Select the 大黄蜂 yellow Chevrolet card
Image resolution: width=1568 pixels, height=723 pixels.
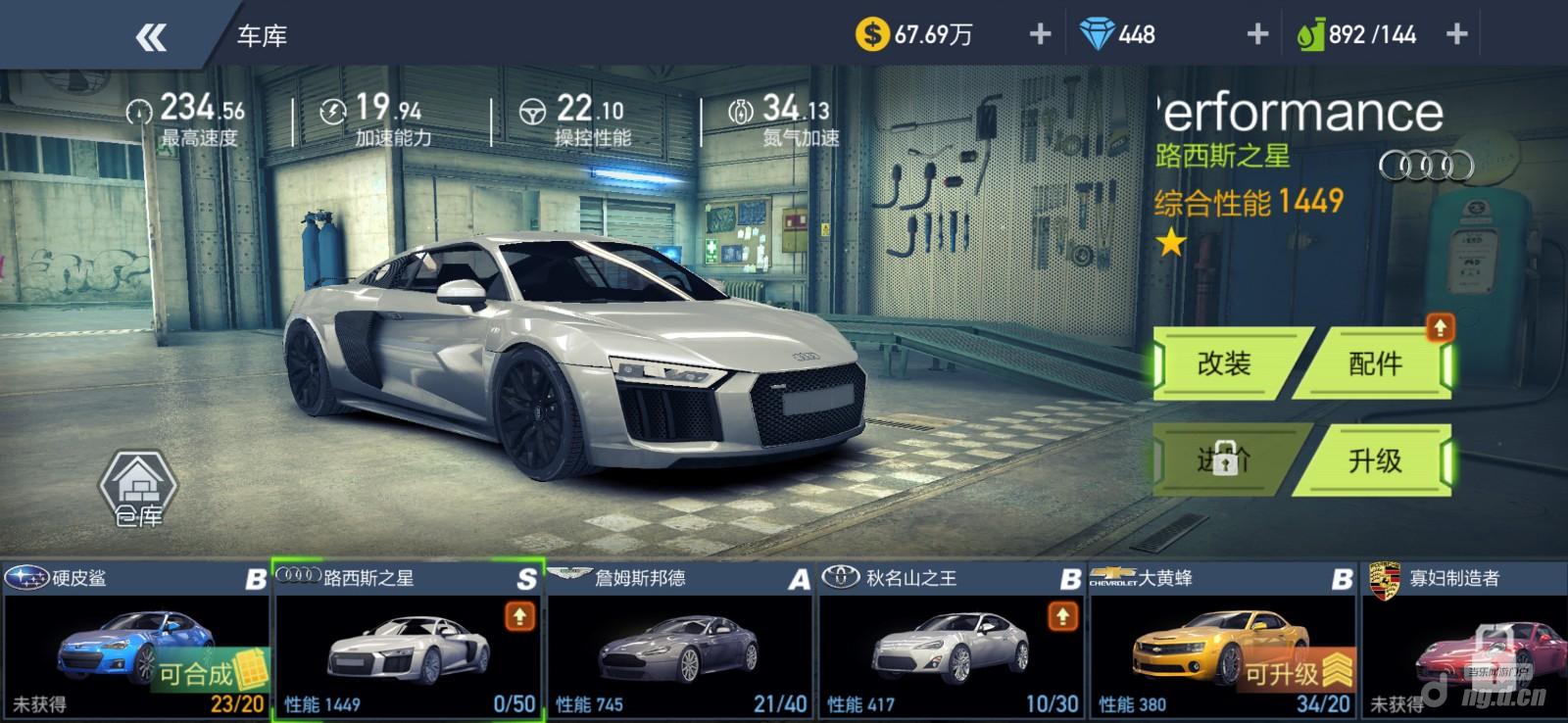(x=1222, y=642)
